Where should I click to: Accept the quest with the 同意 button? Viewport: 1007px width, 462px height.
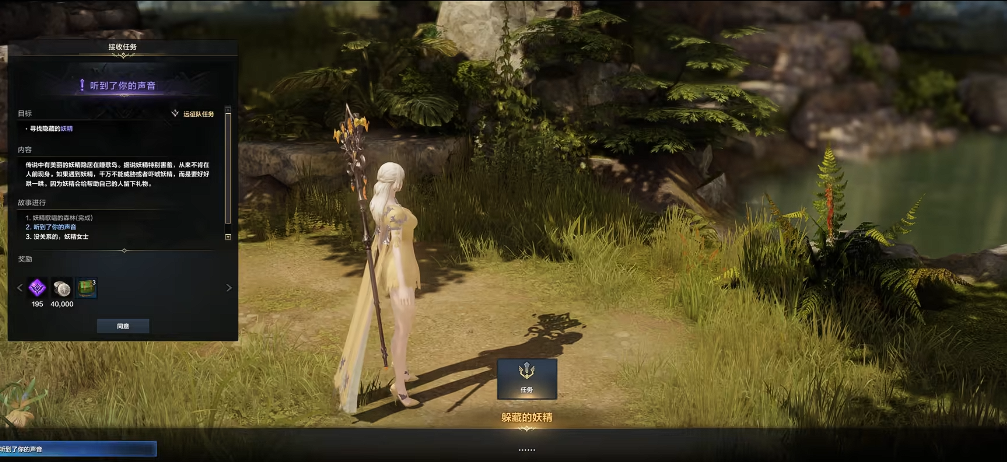click(x=123, y=326)
